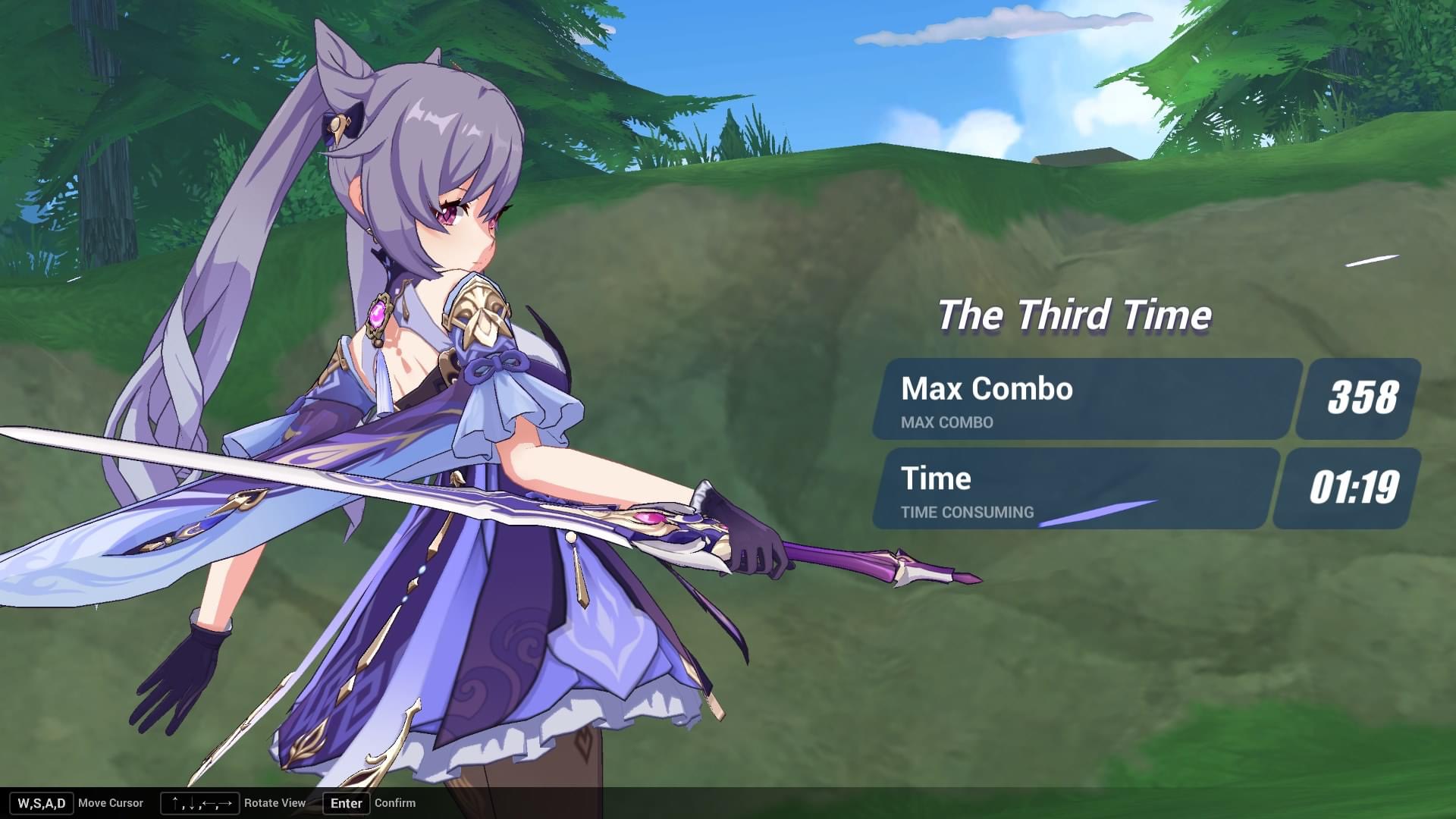Click the 01:19 time value tile
The height and width of the screenshot is (819, 1456).
pos(1355,489)
